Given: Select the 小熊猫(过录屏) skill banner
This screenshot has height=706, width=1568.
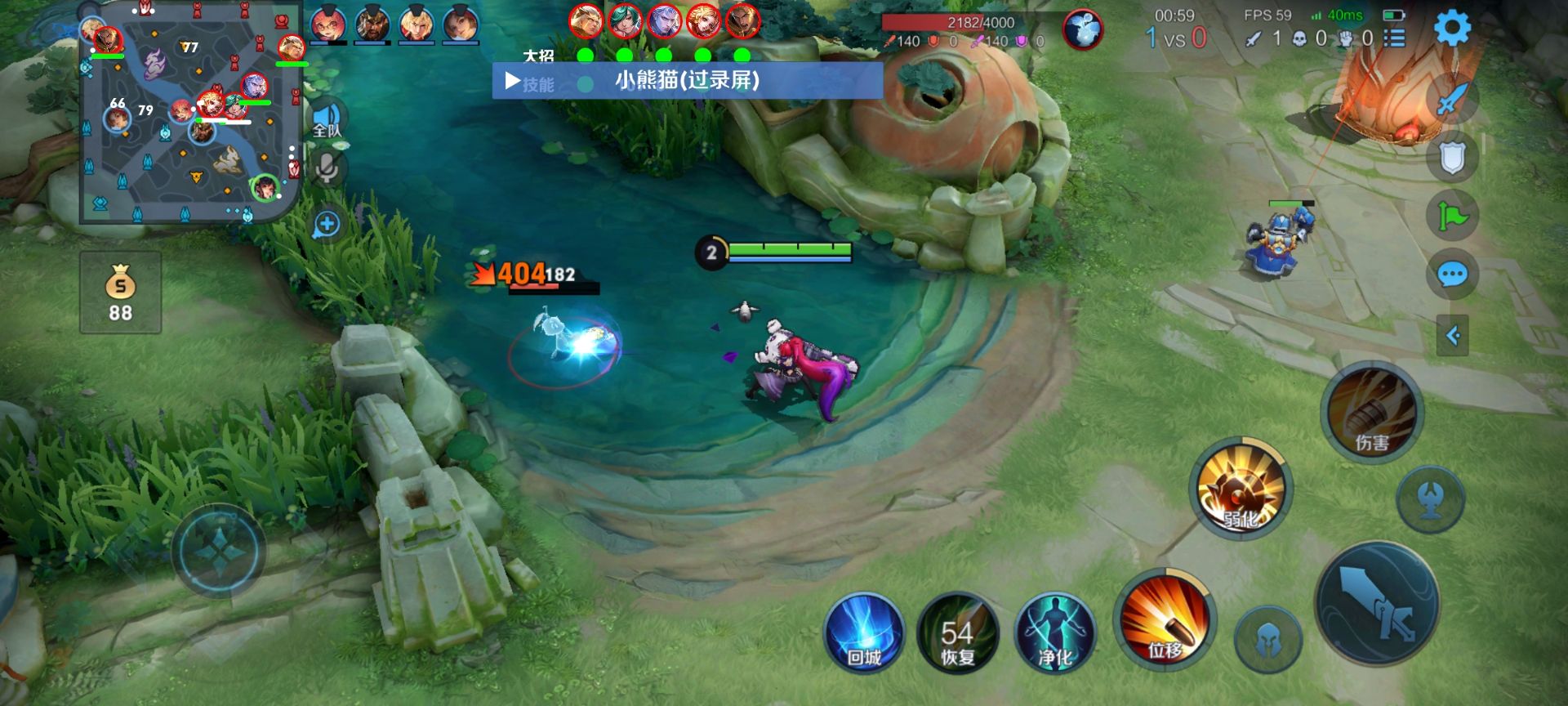Looking at the screenshot, I should [x=687, y=81].
